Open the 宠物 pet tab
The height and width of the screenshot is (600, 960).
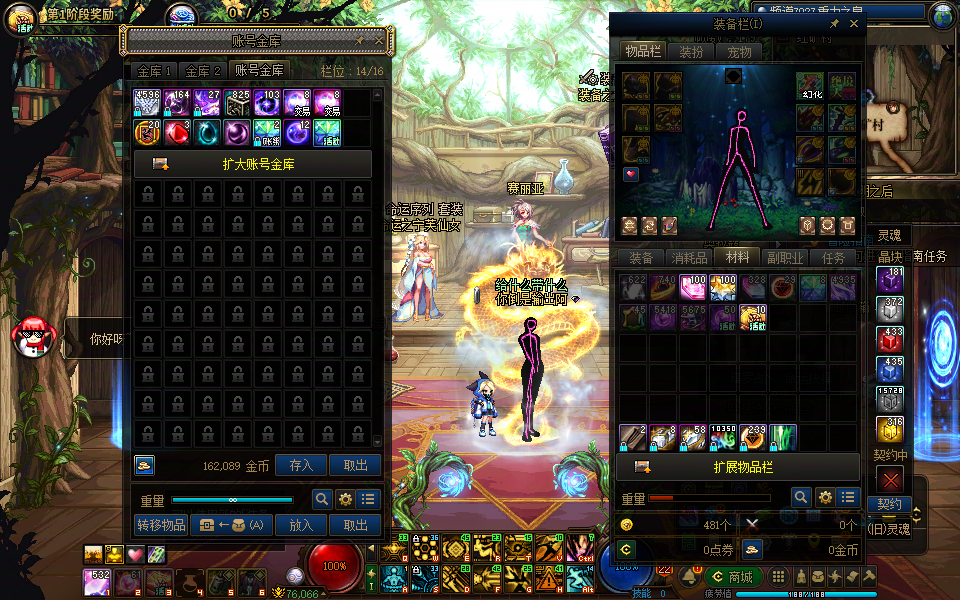(739, 52)
